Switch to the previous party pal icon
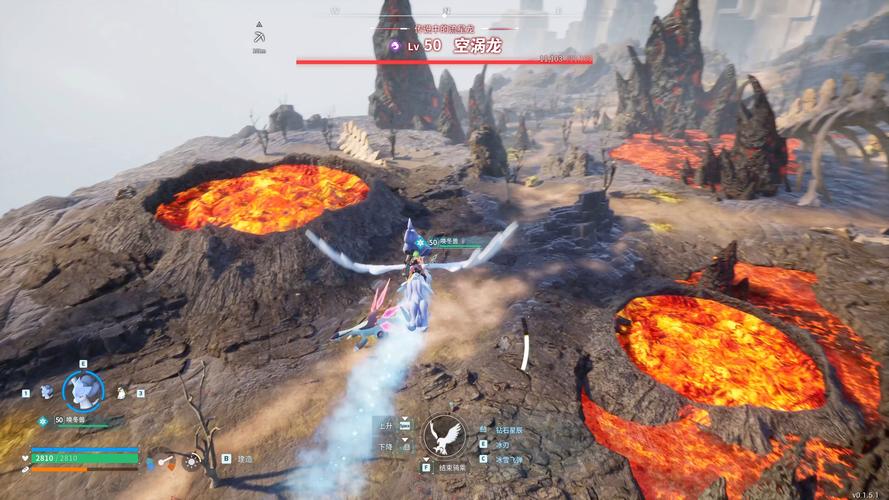889x500 pixels. point(46,393)
